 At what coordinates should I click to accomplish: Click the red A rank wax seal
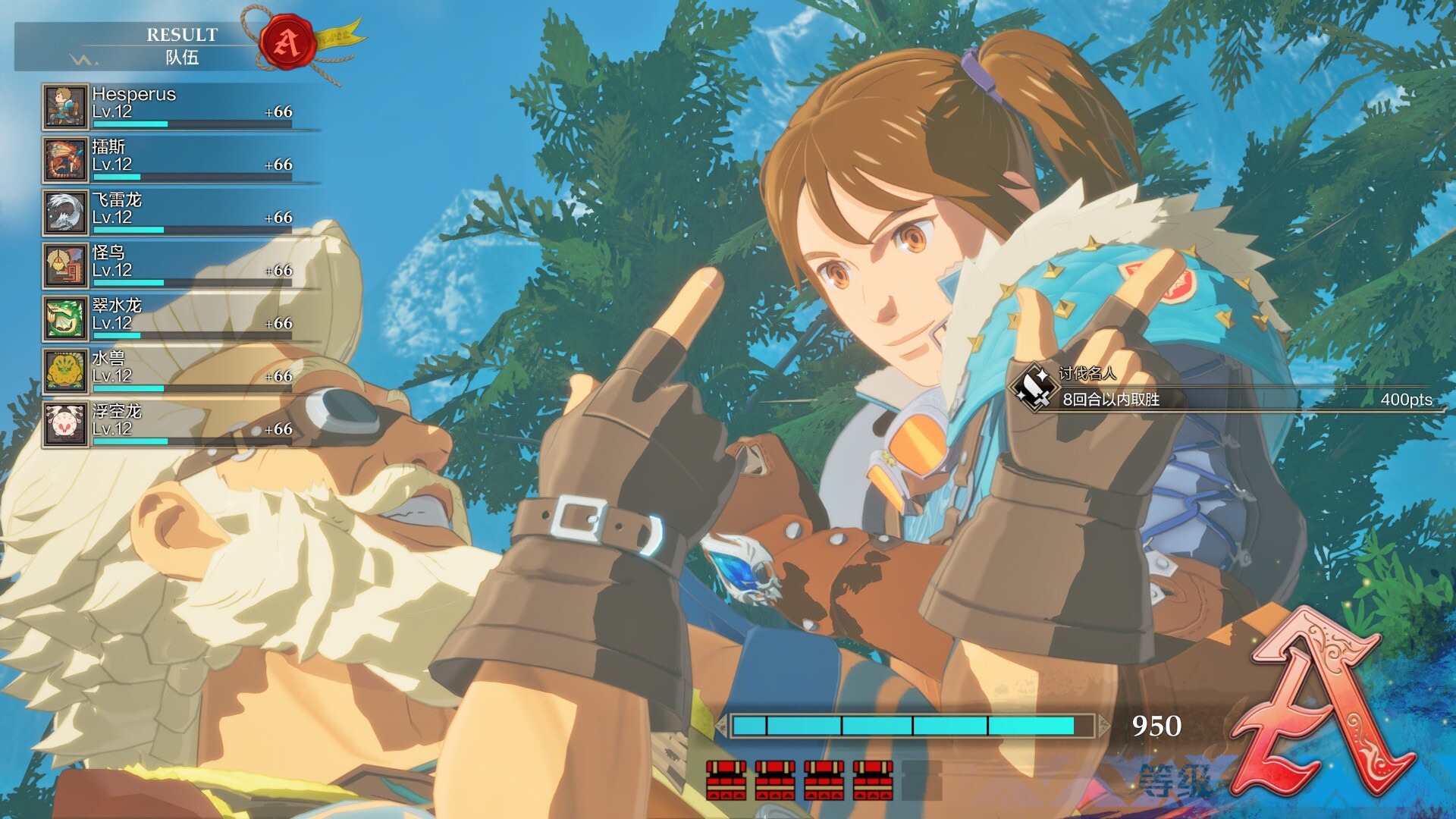coord(287,42)
